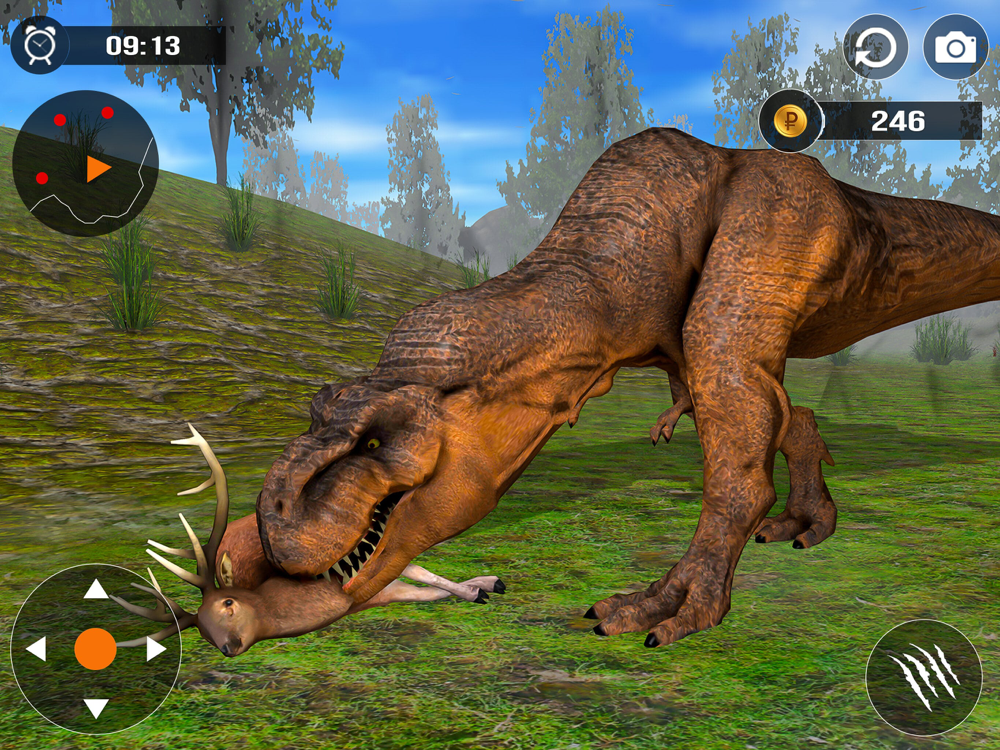Viewport: 1000px width, 750px height.
Task: Tap the joystick down arrow
Action: [96, 709]
